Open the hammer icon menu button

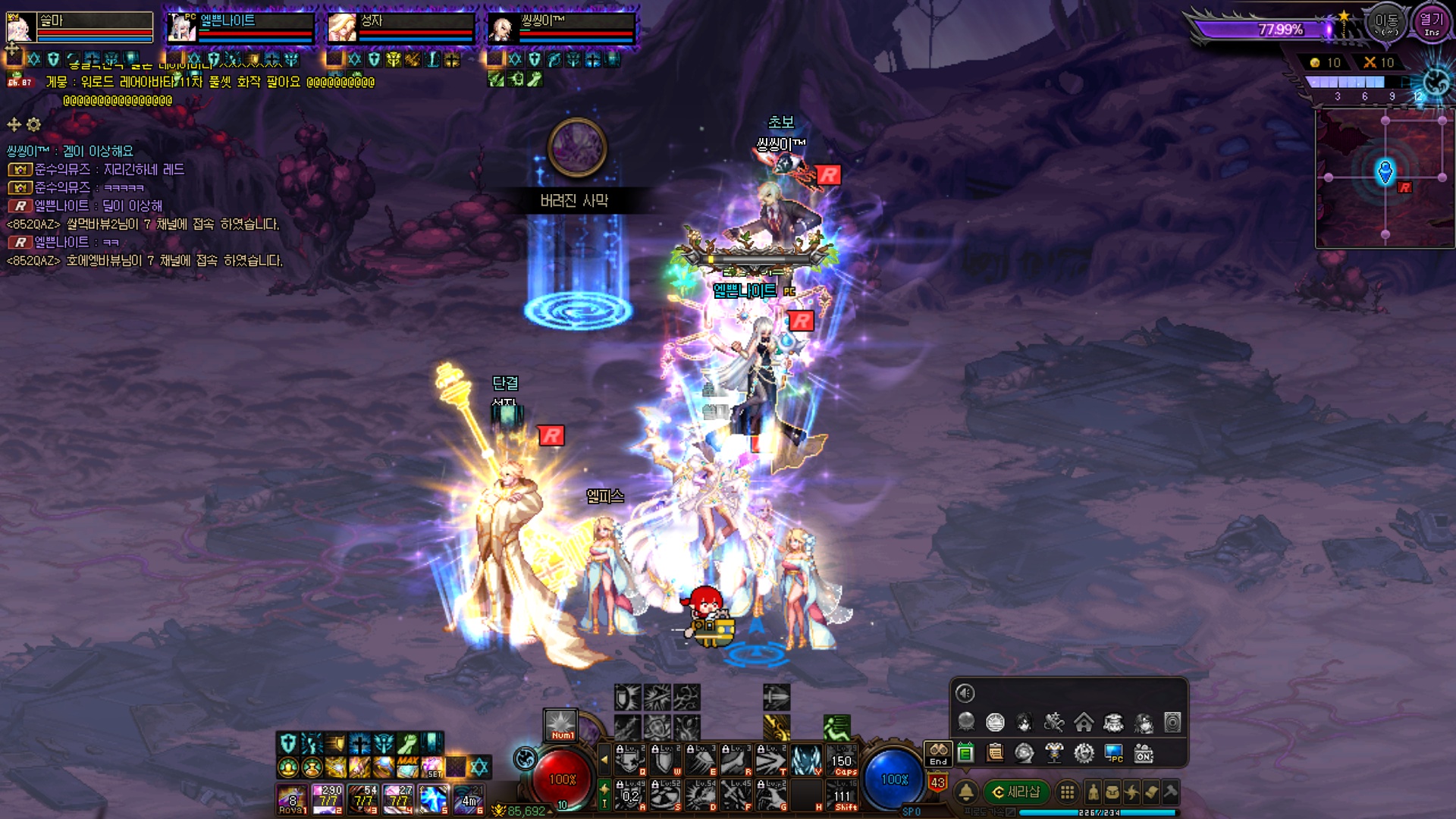(x=1170, y=792)
